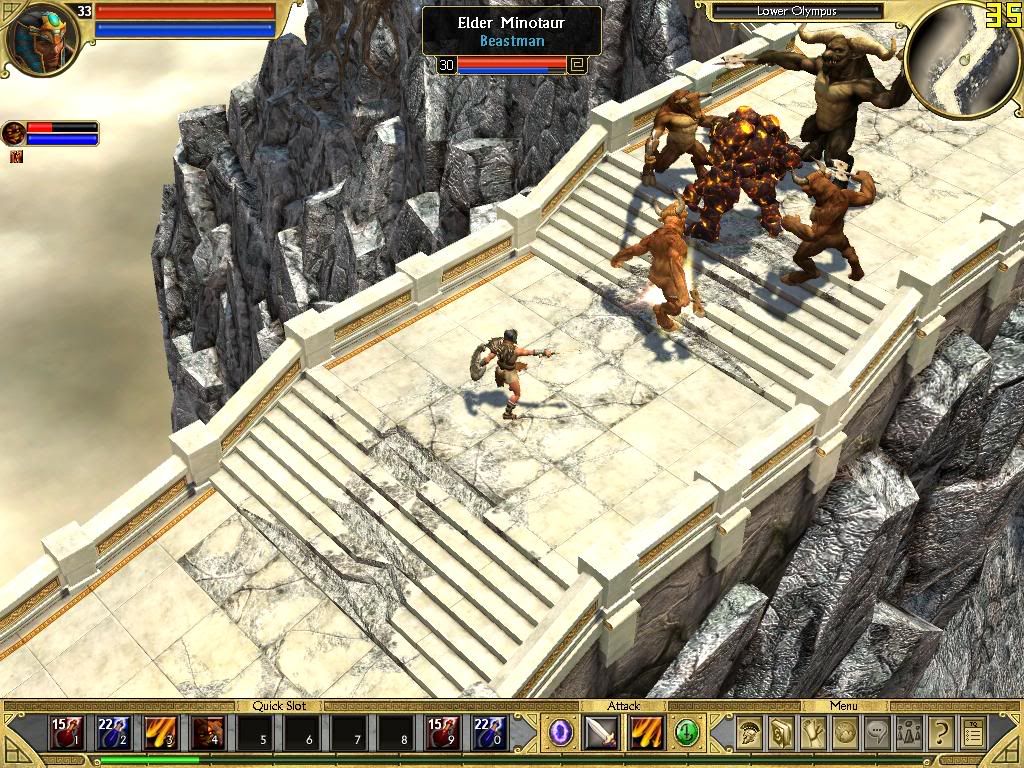Click the player character portrait
This screenshot has width=1024, height=768.
tap(43, 38)
